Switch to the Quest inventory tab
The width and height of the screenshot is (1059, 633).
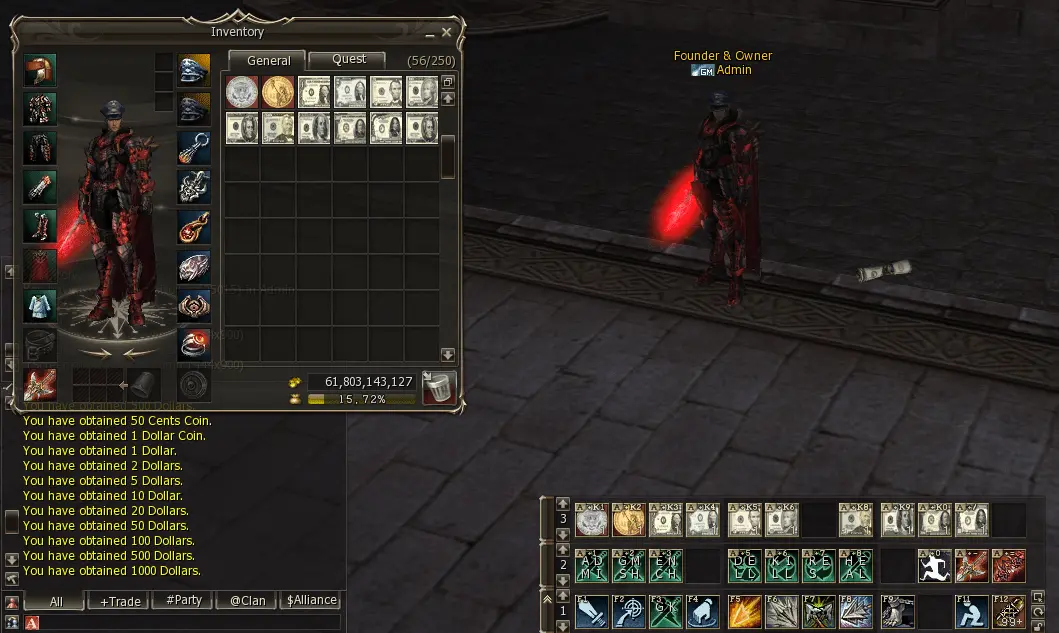coord(347,60)
